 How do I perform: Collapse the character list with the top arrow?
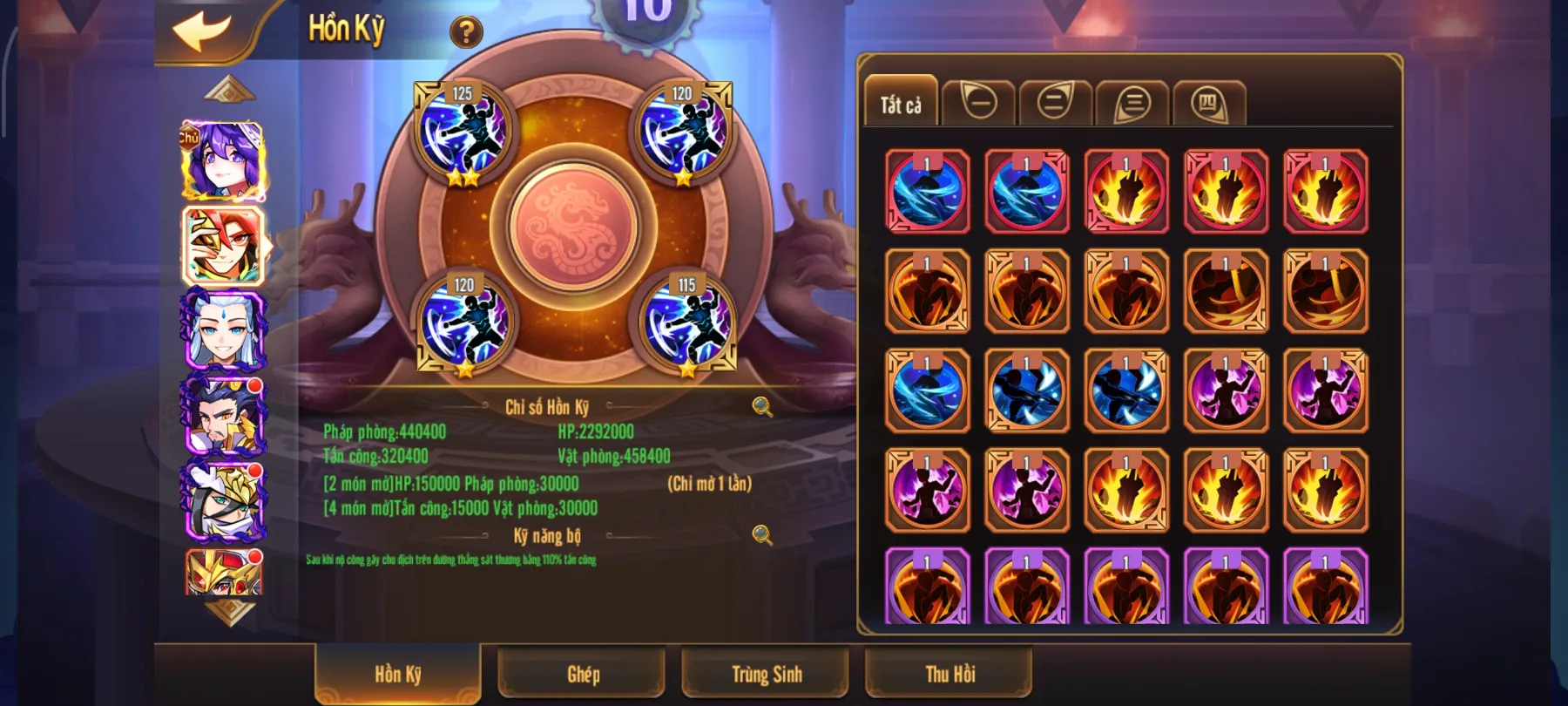[x=228, y=88]
